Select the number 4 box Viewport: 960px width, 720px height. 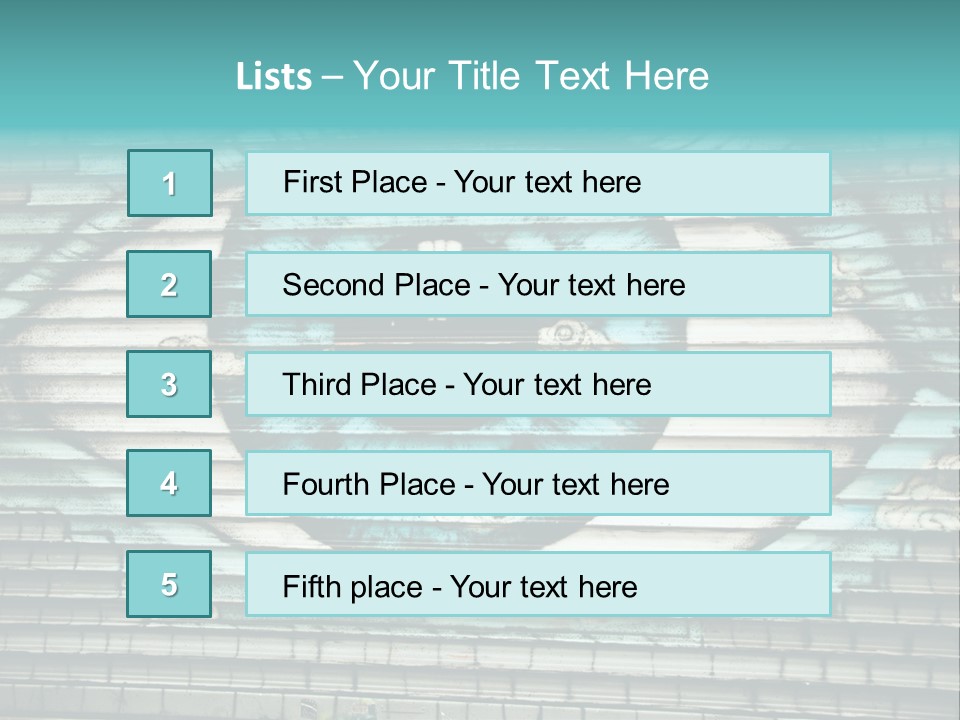(x=169, y=483)
